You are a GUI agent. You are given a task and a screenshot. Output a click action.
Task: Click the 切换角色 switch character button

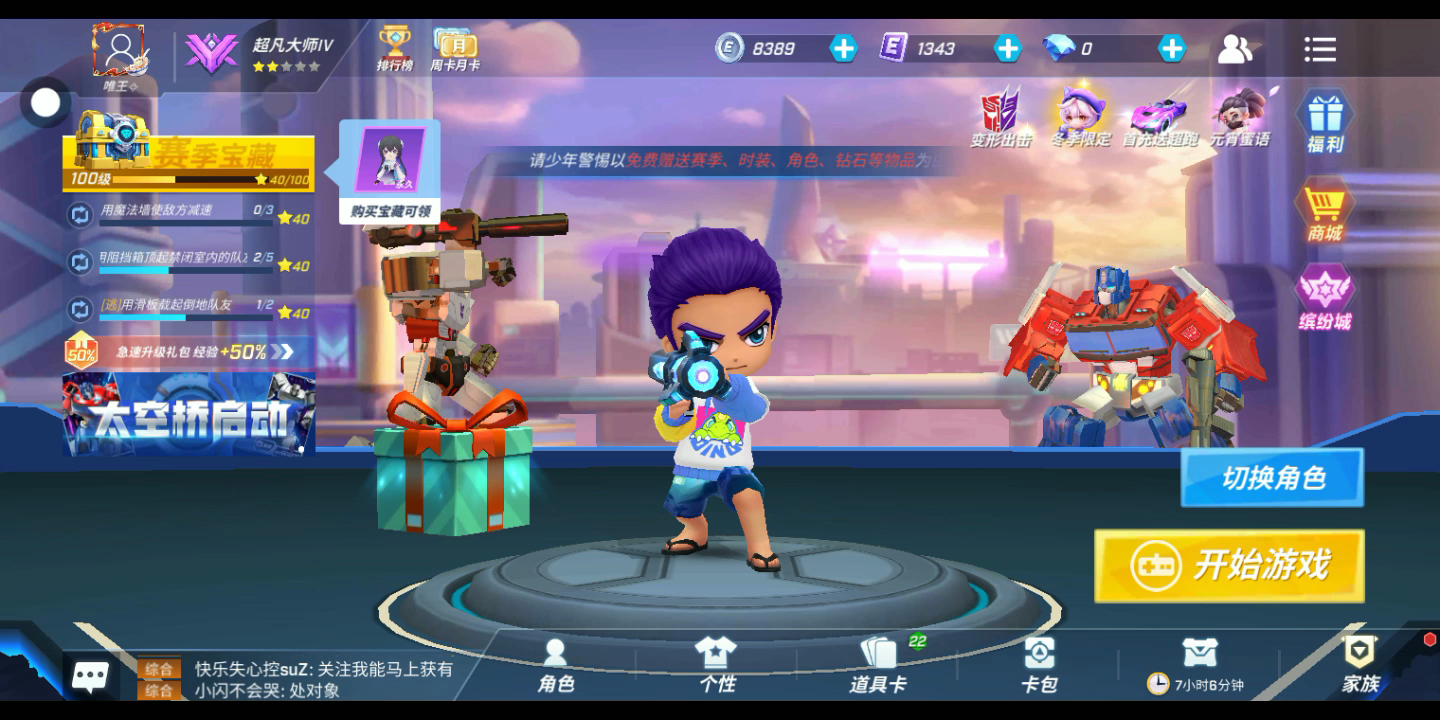[x=1272, y=478]
